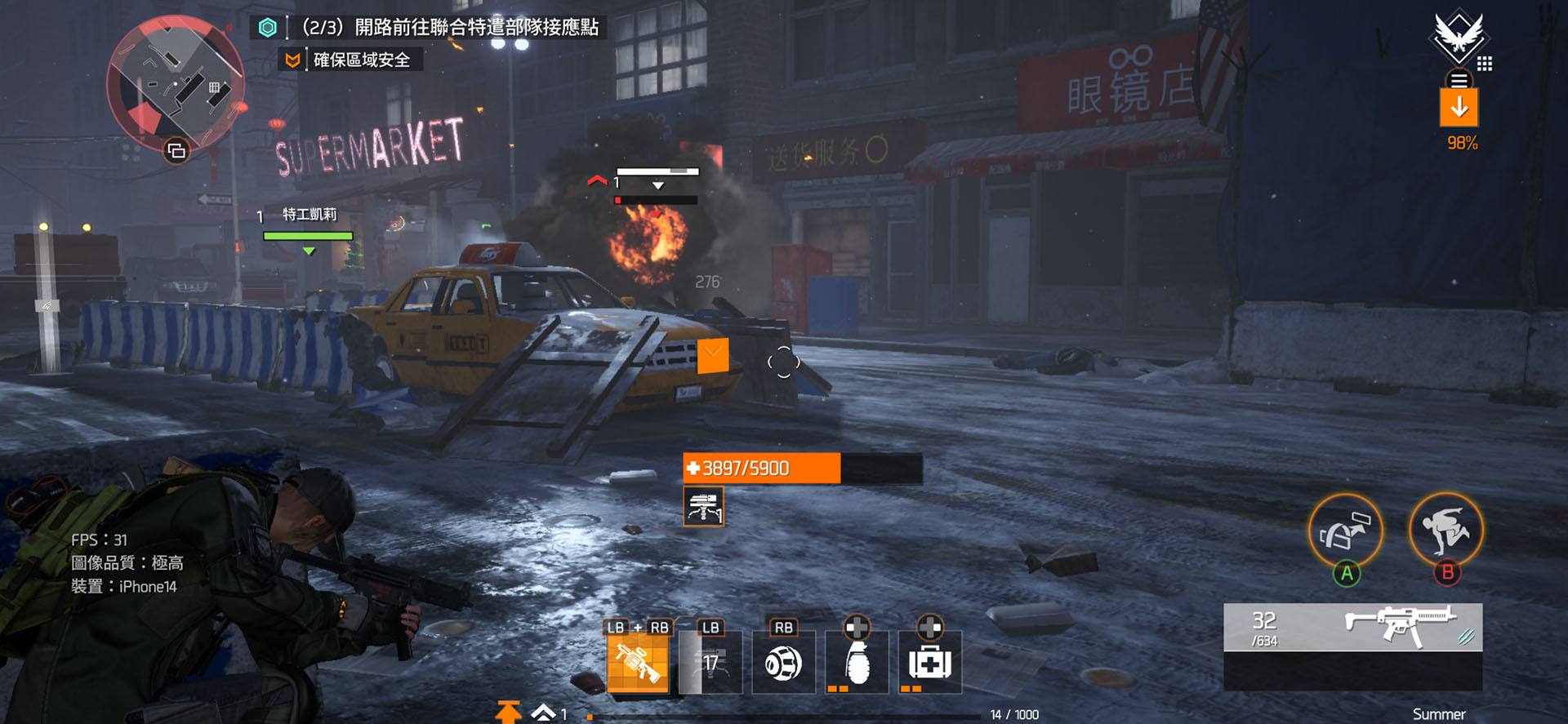Tap the orange download arrow button
Screen dimensions: 1568x724
coord(1459,108)
